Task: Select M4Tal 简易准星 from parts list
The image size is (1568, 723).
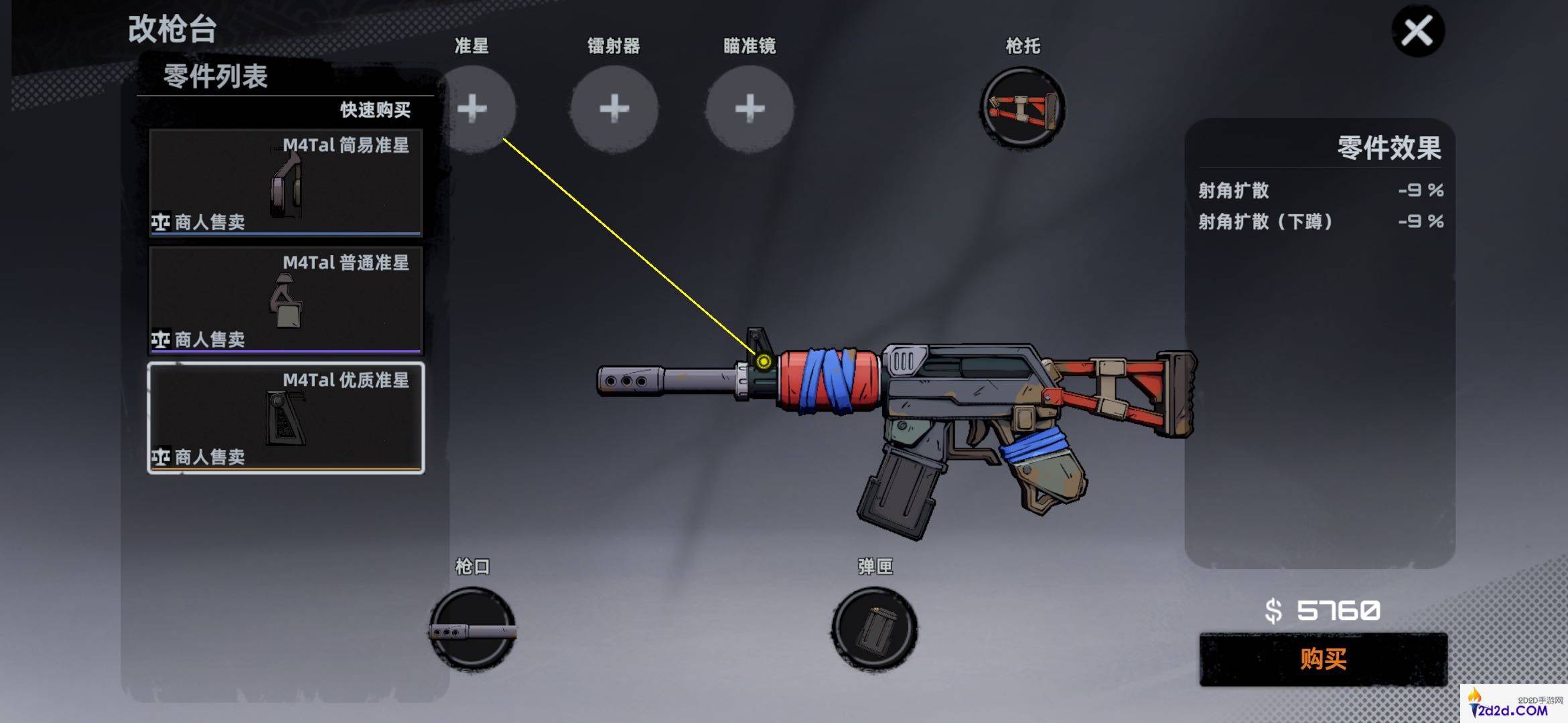Action: coord(285,182)
